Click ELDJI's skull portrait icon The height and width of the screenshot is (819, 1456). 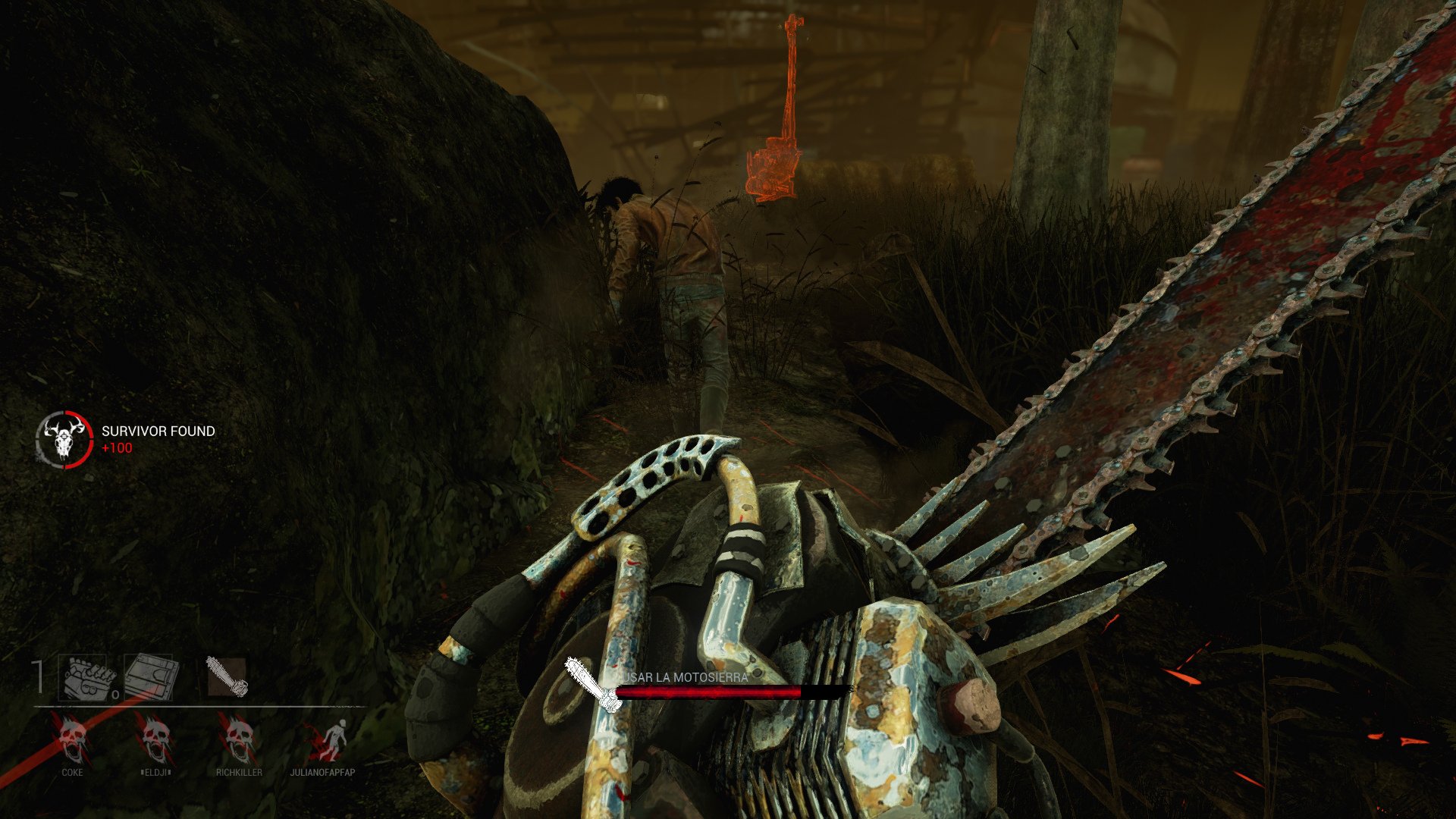point(155,739)
